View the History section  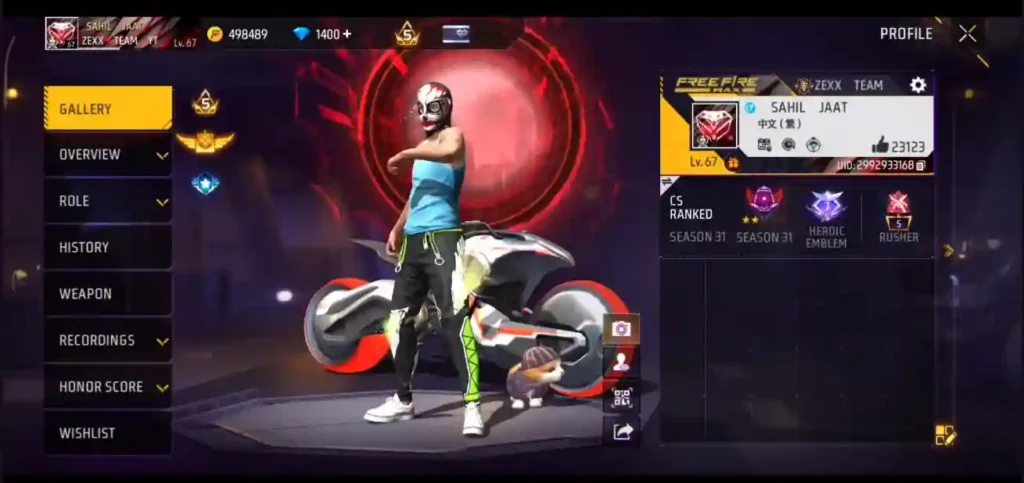click(107, 247)
